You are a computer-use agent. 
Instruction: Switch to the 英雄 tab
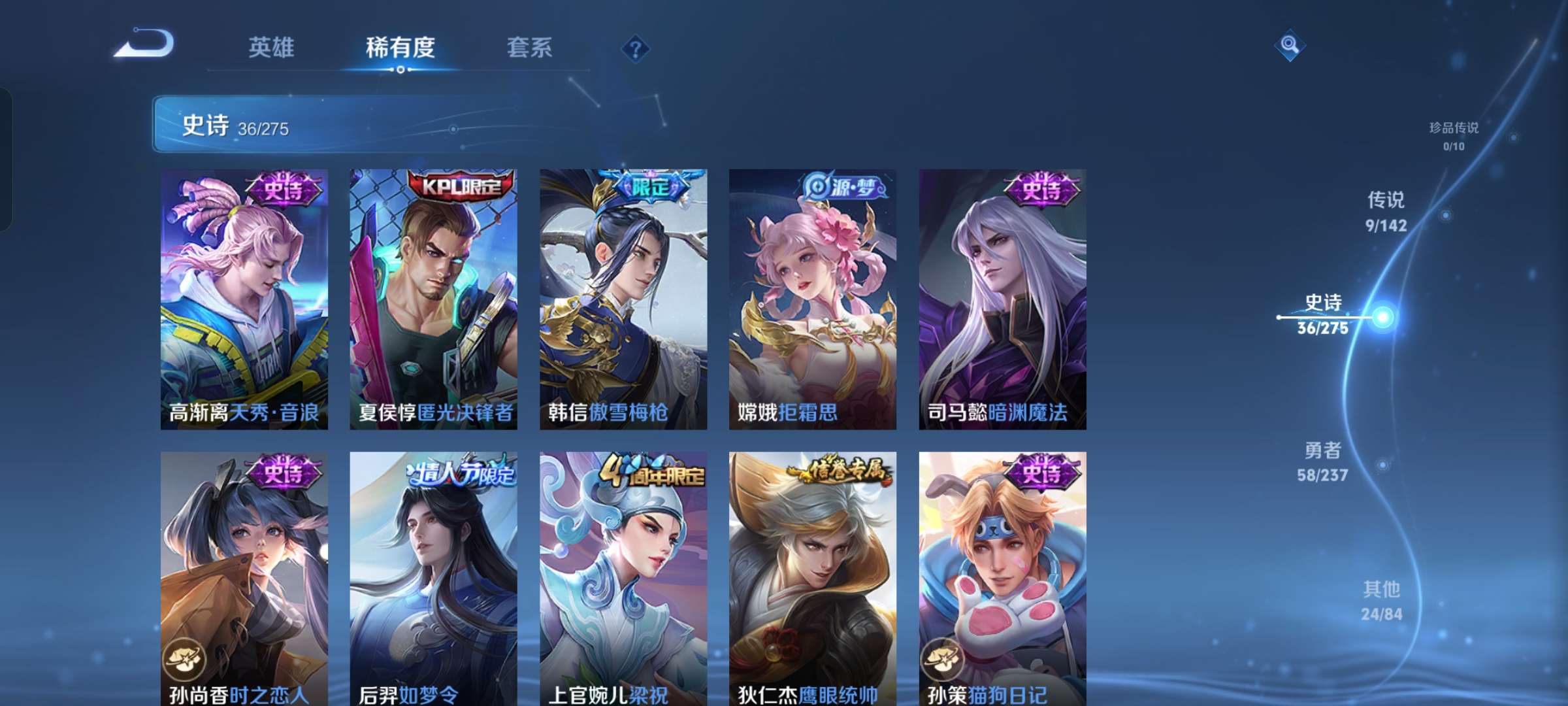tap(271, 47)
